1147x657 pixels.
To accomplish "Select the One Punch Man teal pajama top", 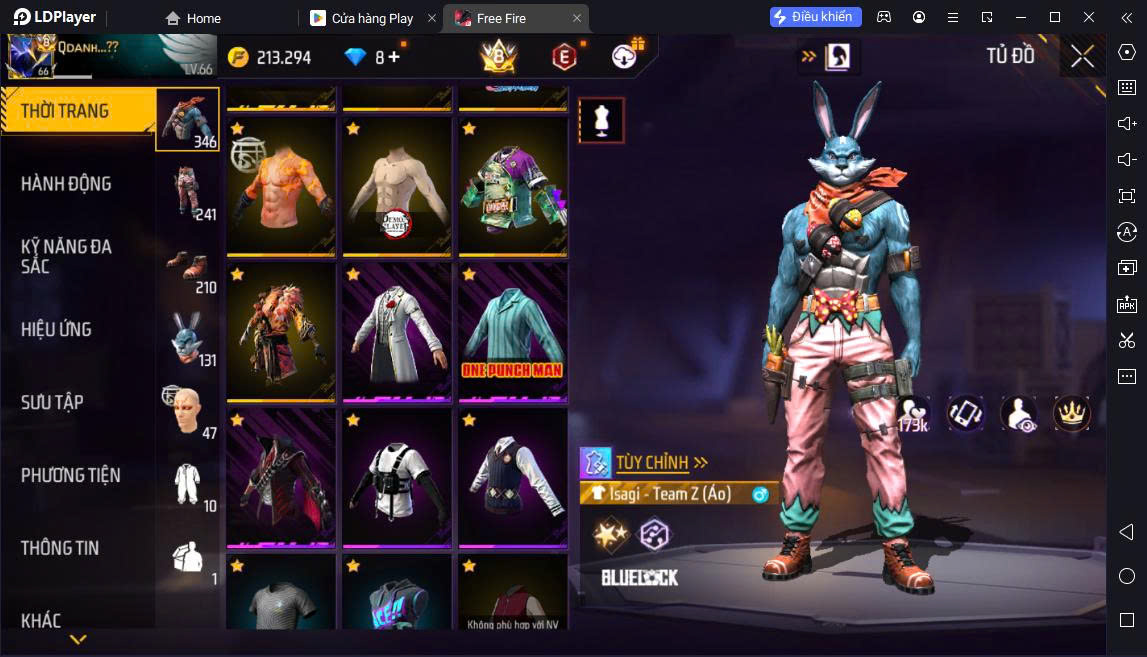I will click(x=513, y=330).
